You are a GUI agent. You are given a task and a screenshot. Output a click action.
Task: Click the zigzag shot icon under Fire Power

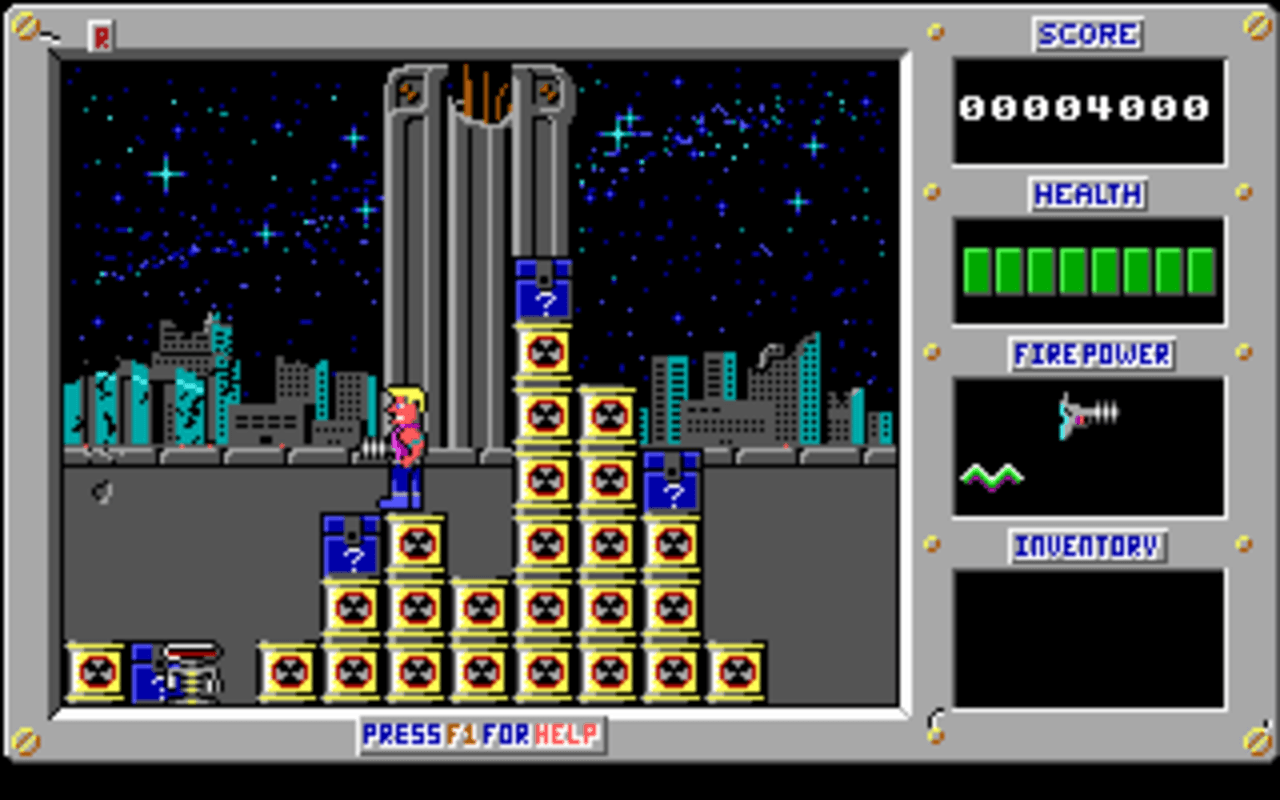click(993, 475)
